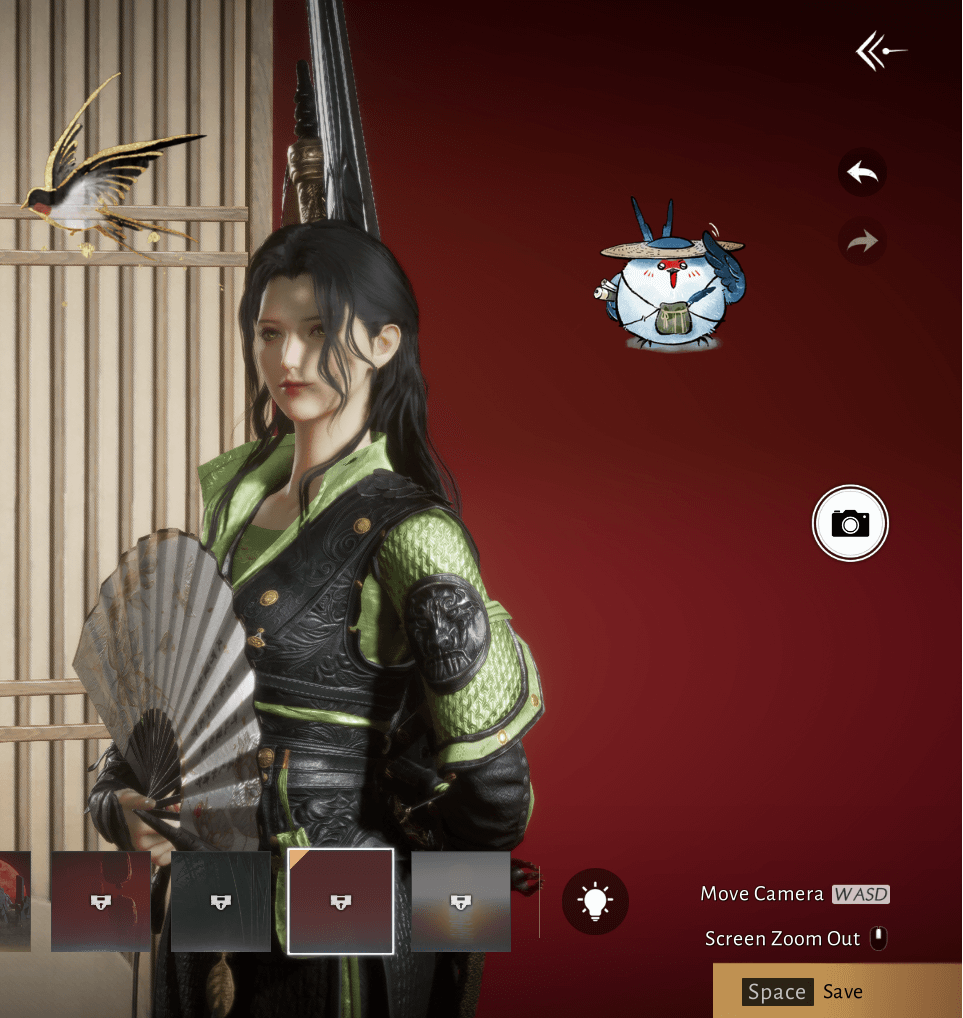The image size is (963, 1018).
Task: Pick the highlighted maroon background thumbnail
Action: pyautogui.click(x=341, y=901)
